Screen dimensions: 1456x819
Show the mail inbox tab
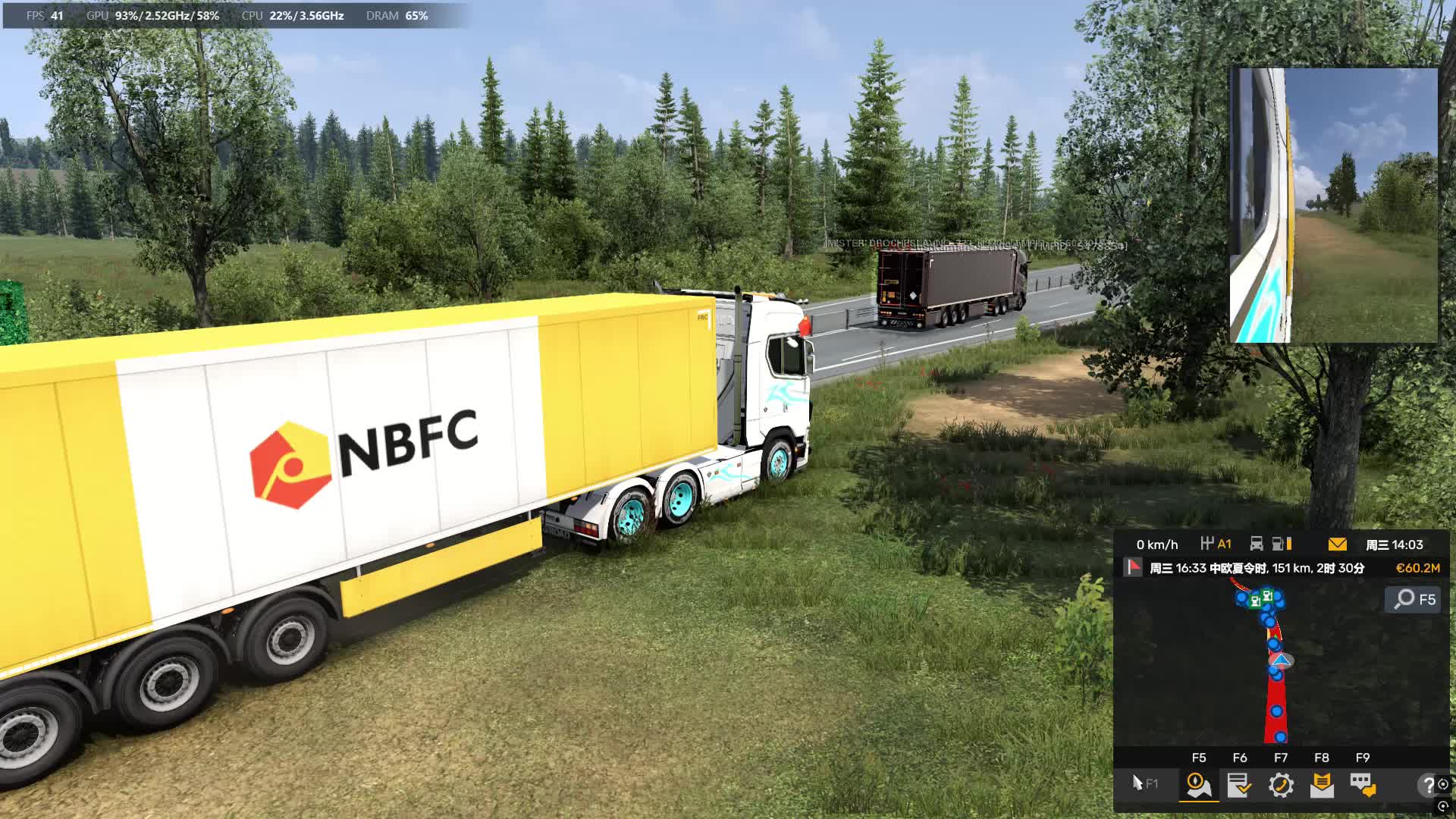point(1322,785)
